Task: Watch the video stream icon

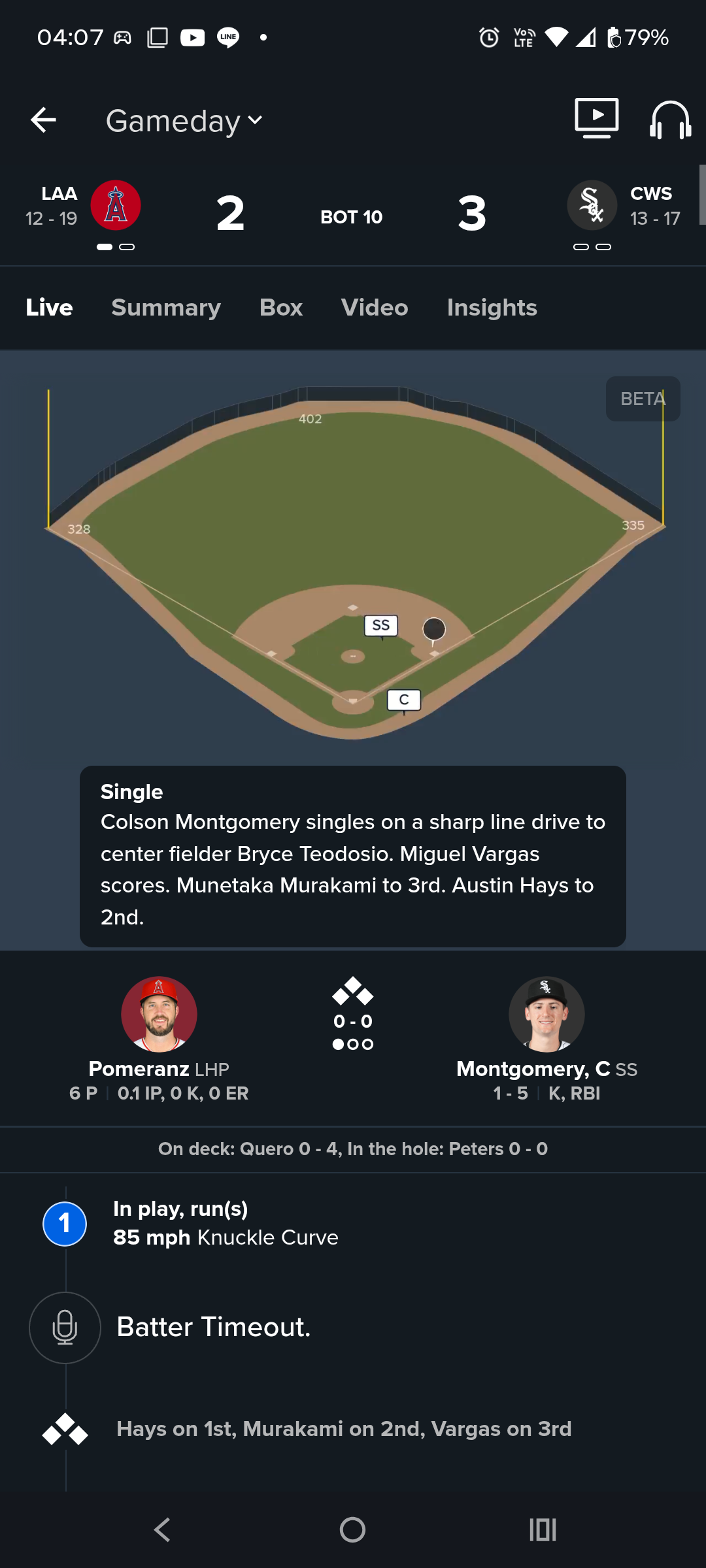Action: 596,118
